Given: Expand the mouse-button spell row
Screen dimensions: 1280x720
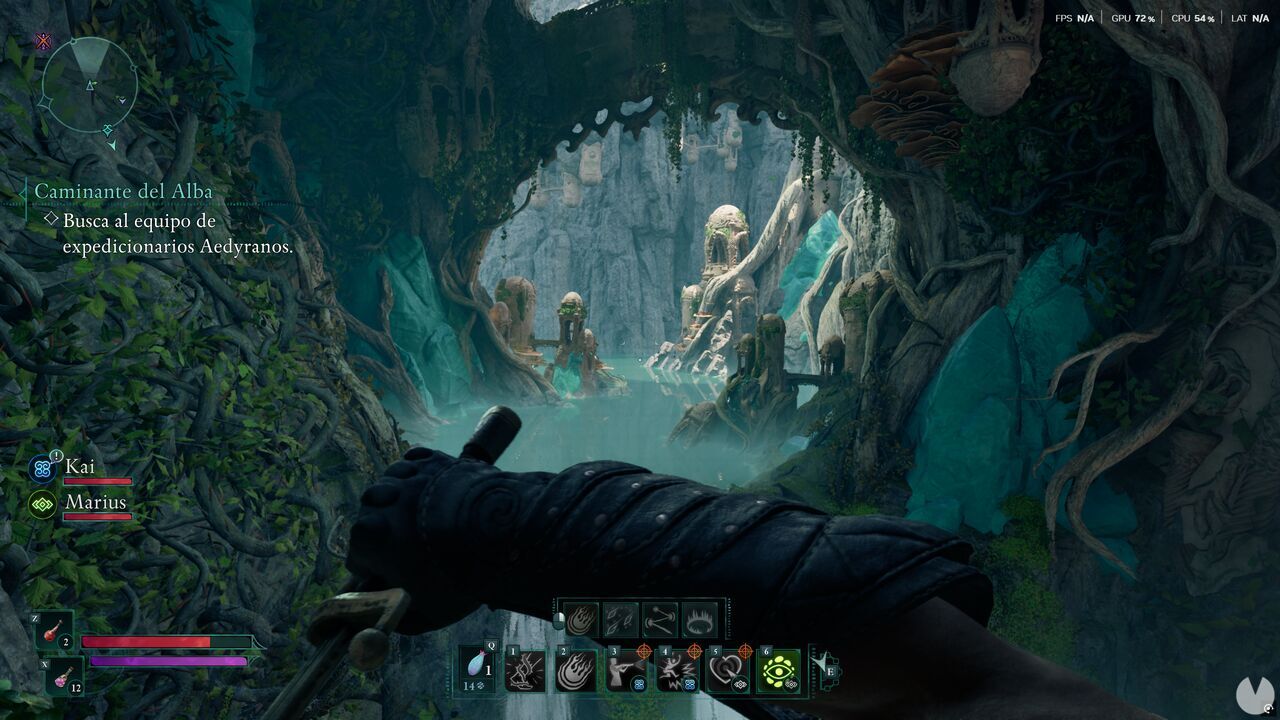Looking at the screenshot, I should coord(558,618).
